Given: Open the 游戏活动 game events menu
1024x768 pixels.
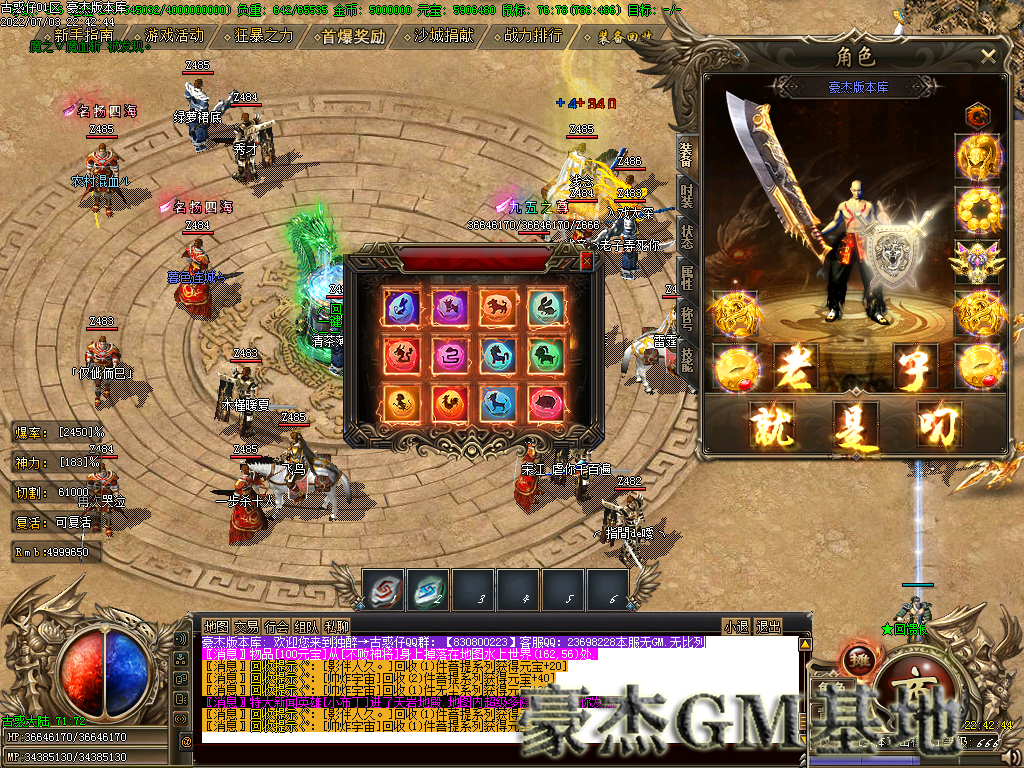Looking at the screenshot, I should point(174,36).
